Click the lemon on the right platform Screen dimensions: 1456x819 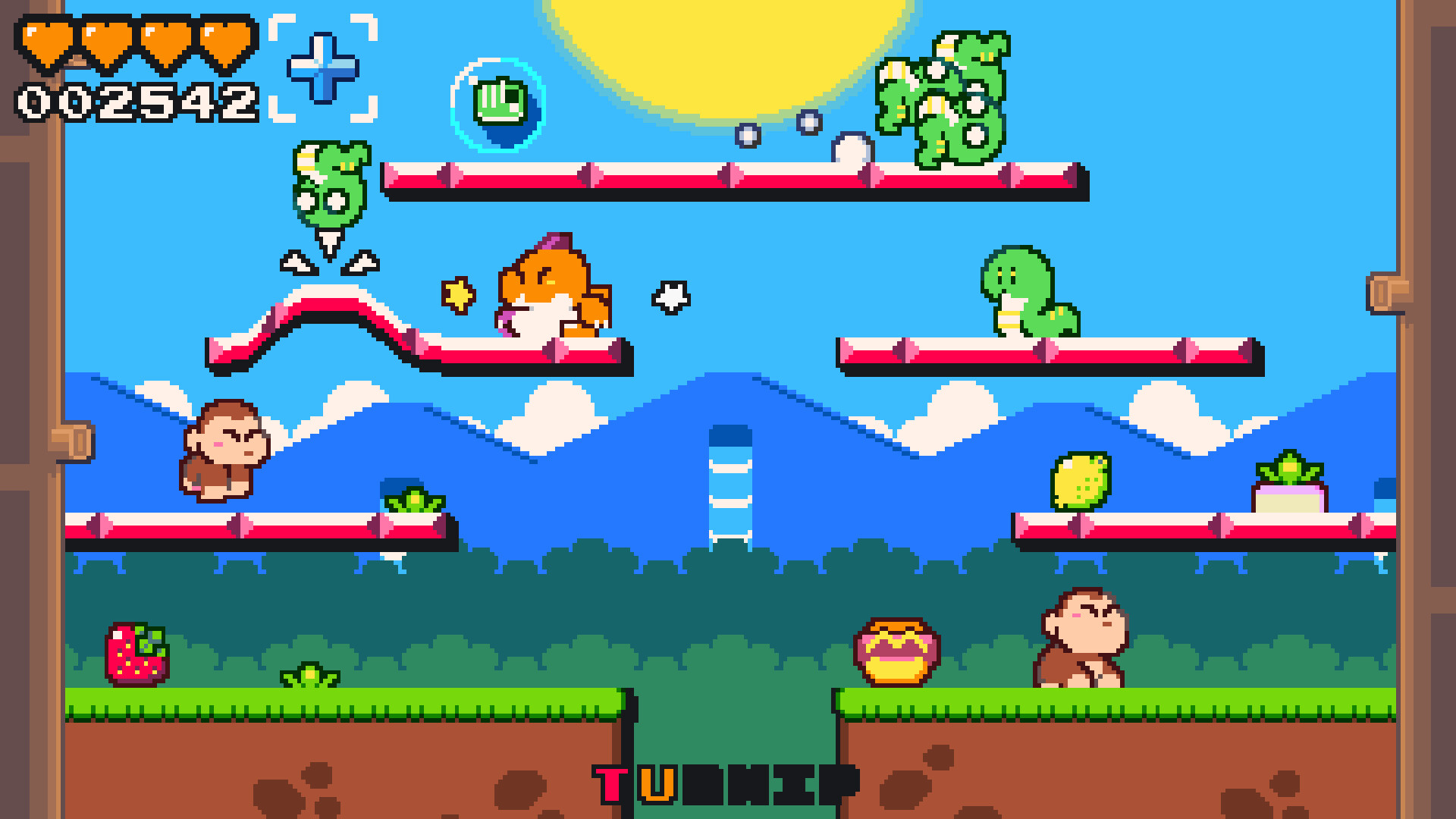[x=1080, y=482]
